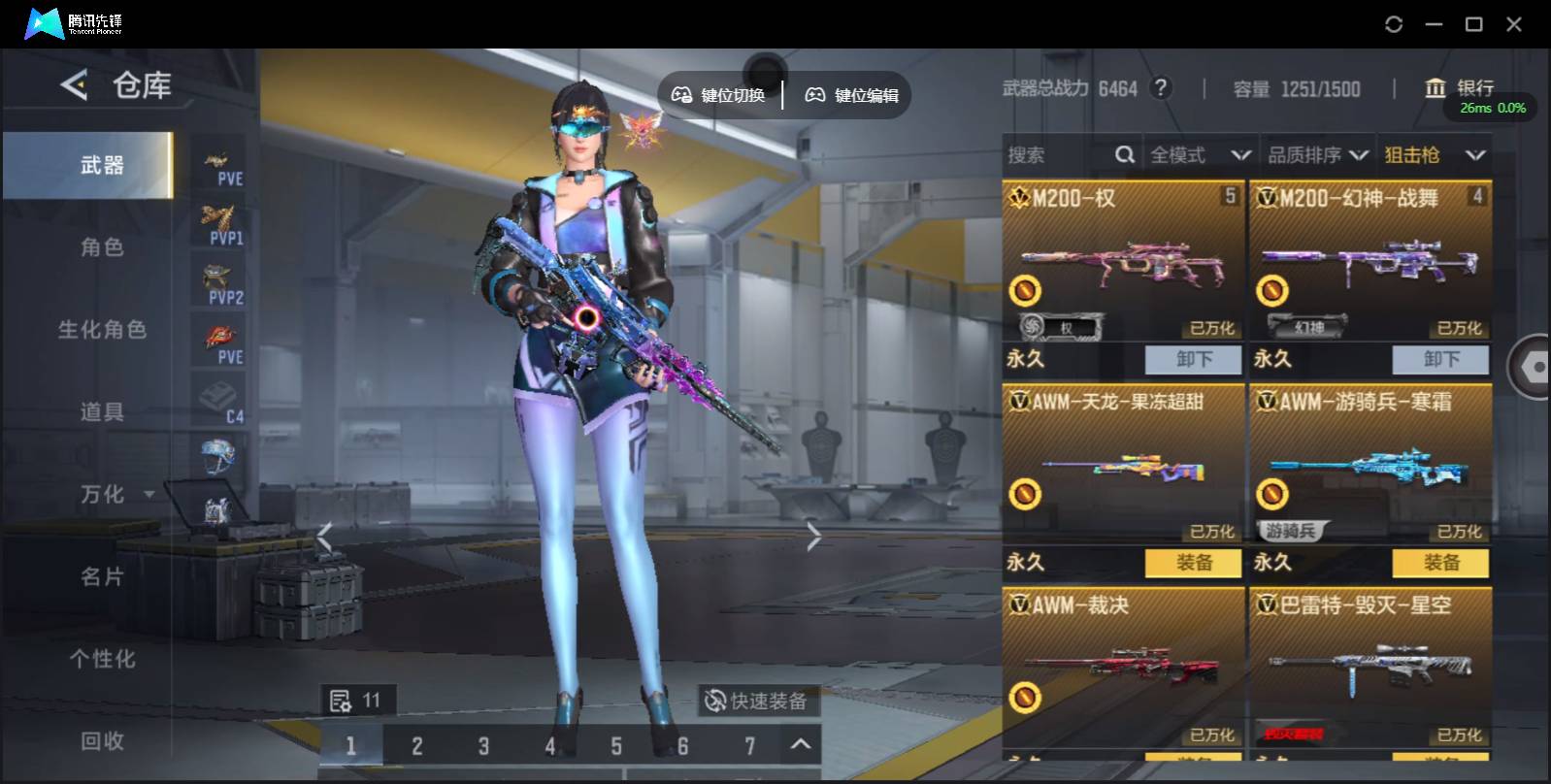Image resolution: width=1551 pixels, height=784 pixels.
Task: Open the 银行 bank
Action: pos(1460,88)
